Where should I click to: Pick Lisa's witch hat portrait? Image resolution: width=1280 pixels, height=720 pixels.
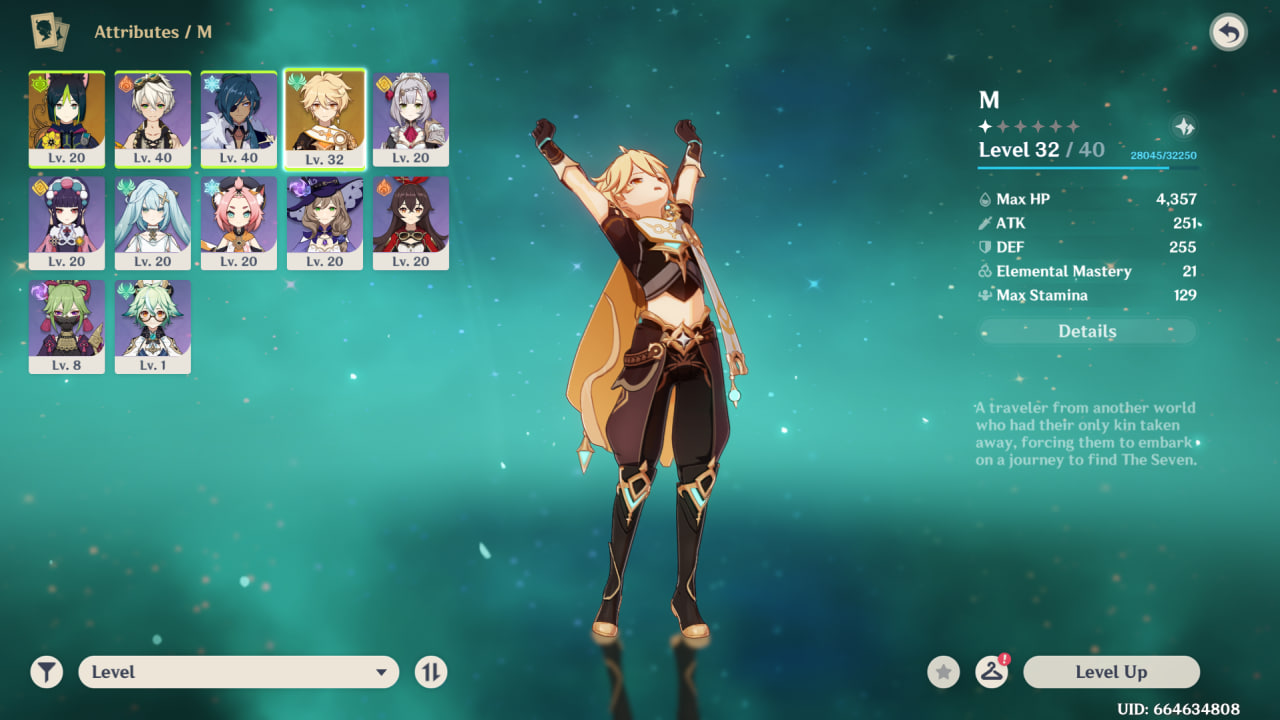coord(325,222)
